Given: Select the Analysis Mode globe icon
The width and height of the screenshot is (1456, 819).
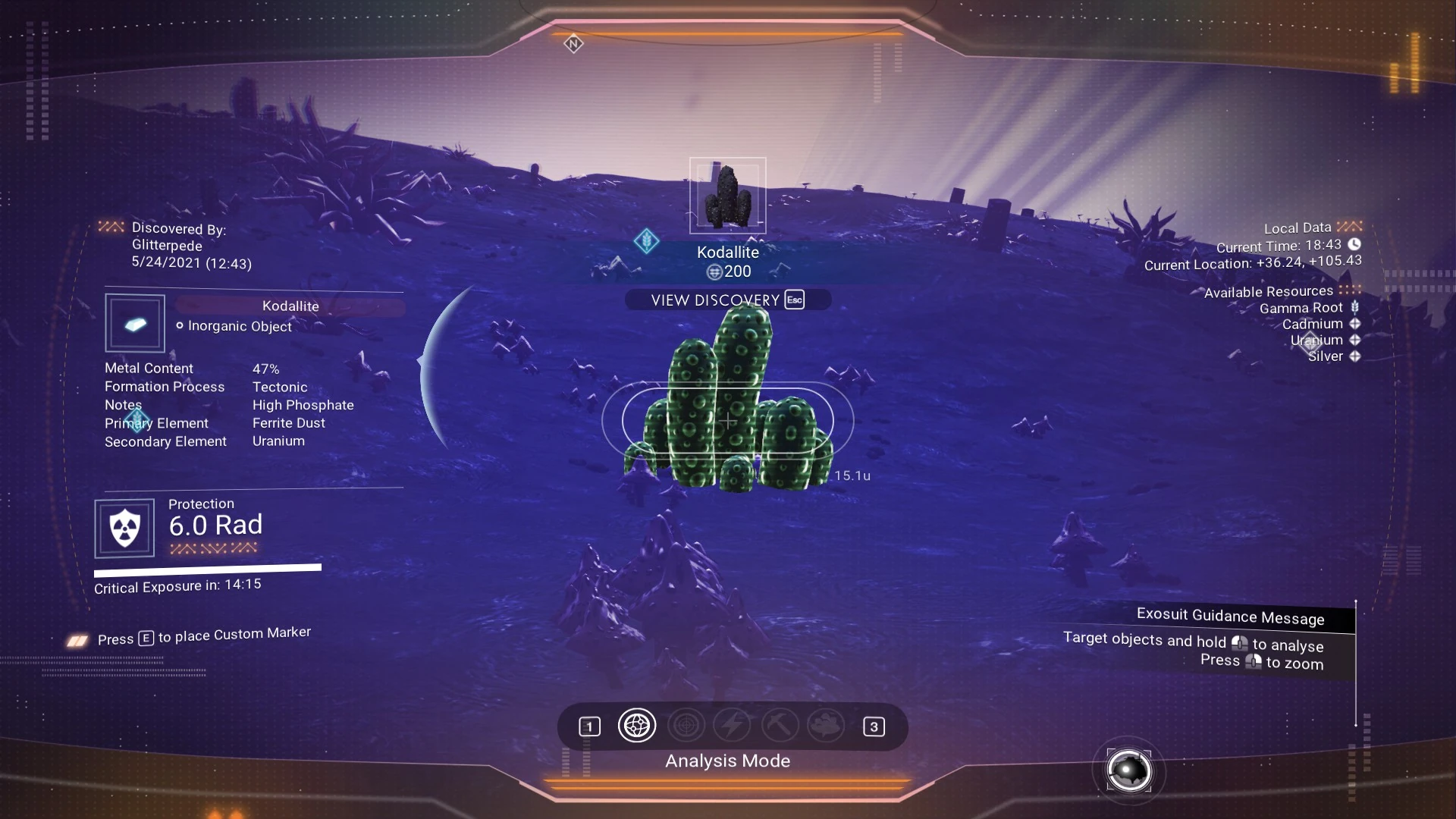Looking at the screenshot, I should (x=636, y=726).
